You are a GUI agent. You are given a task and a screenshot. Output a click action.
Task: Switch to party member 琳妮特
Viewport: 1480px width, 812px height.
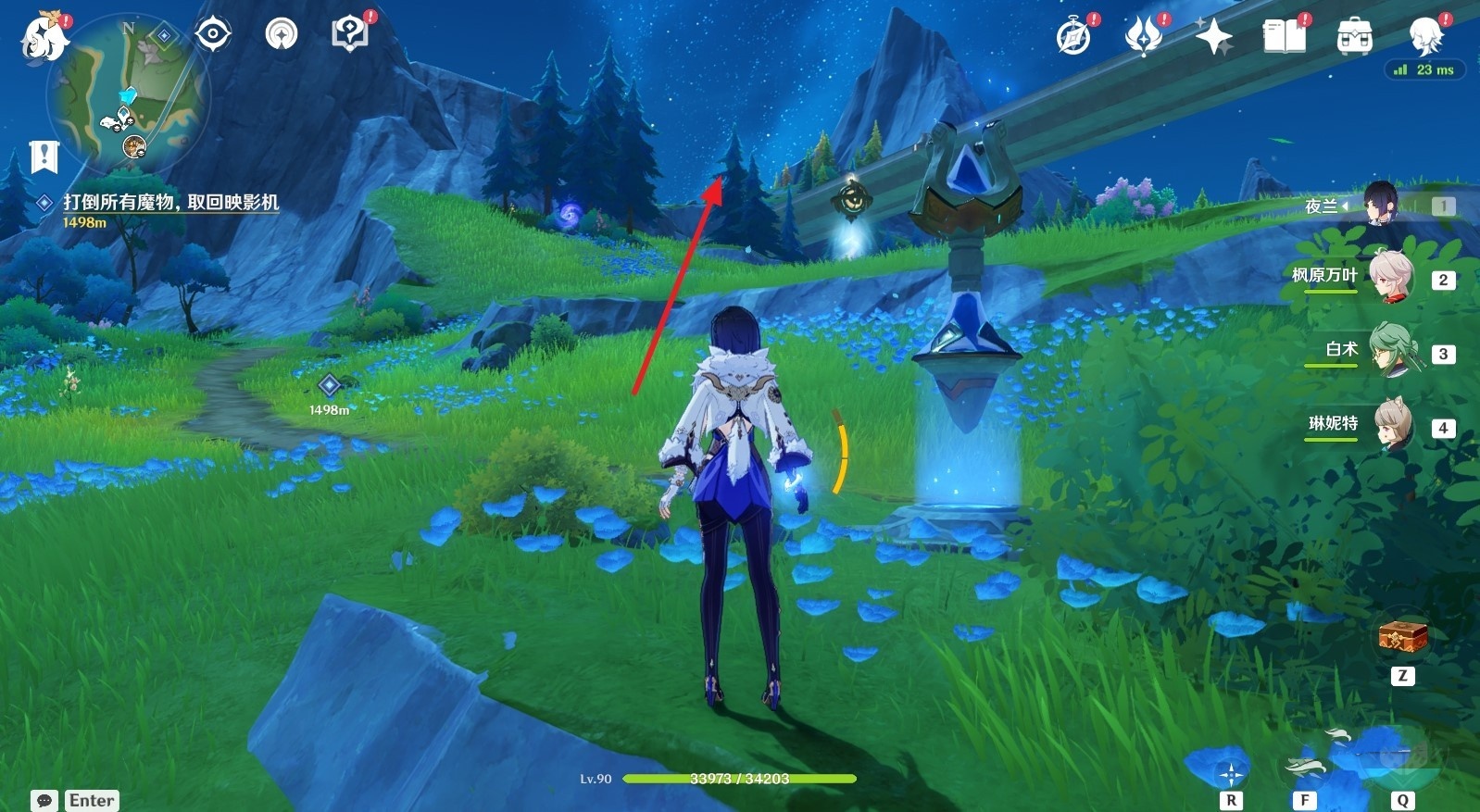pos(1388,425)
